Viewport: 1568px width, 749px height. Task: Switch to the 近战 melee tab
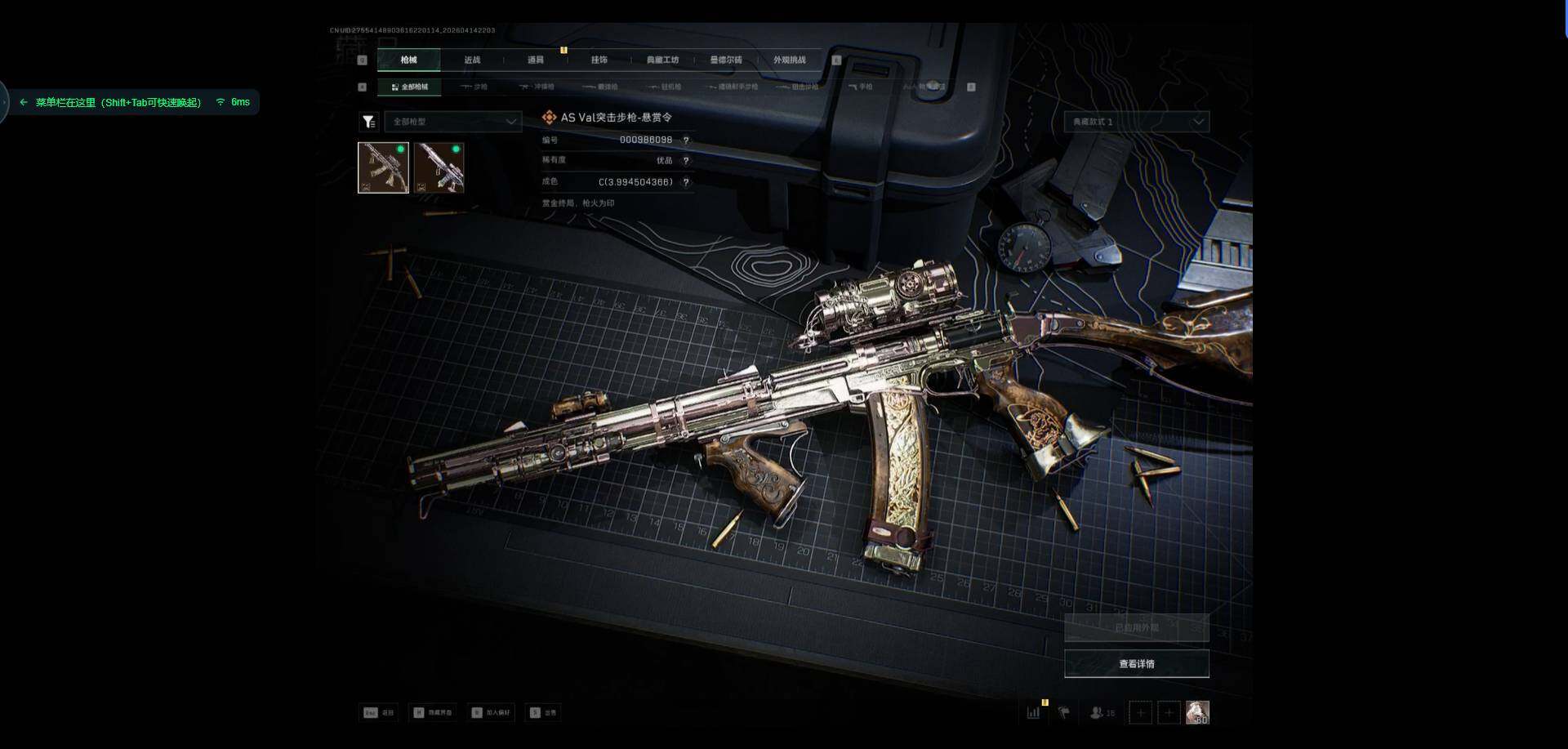pyautogui.click(x=472, y=60)
